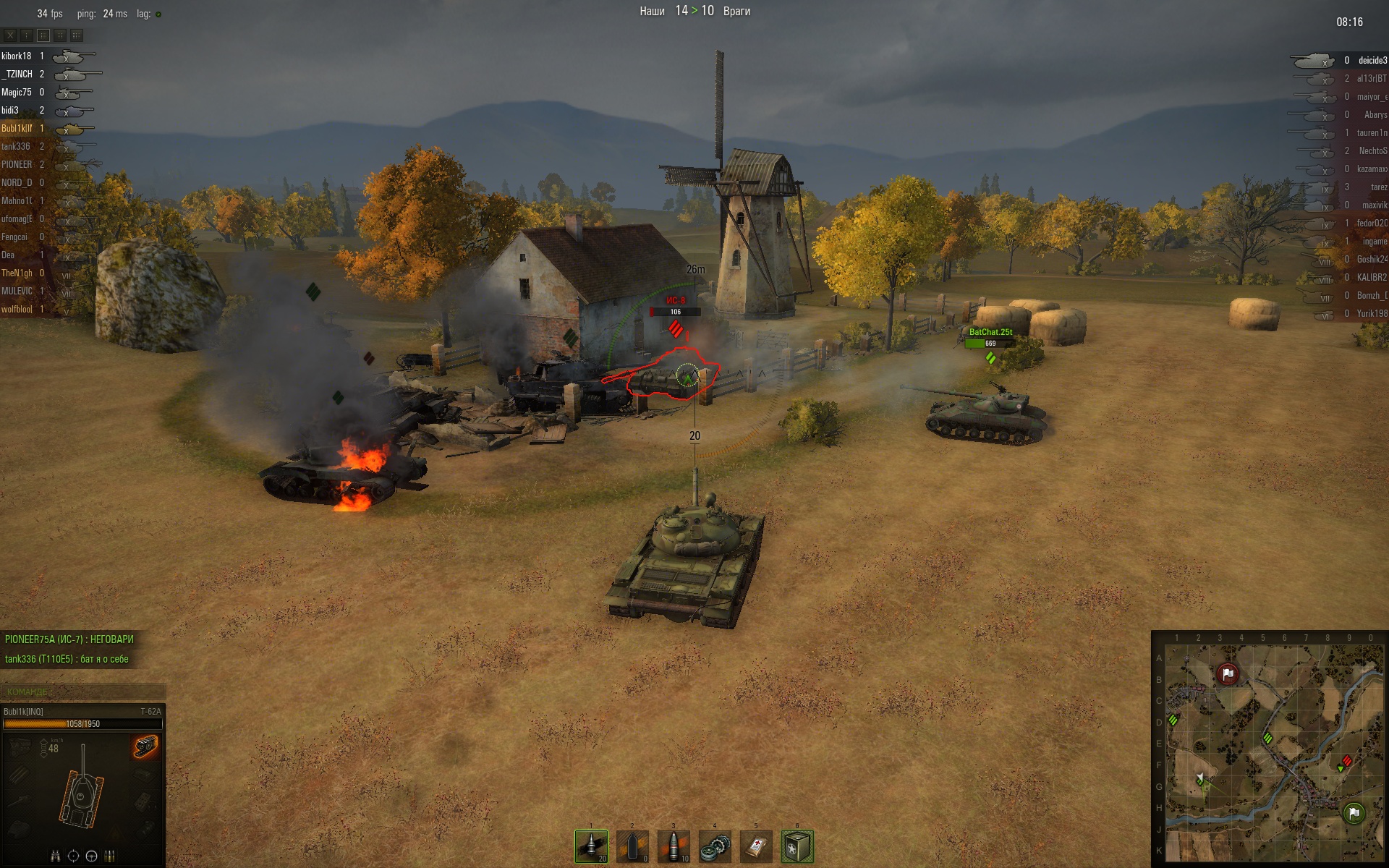Select the armor-piercing shell in slot 1
1389x868 pixels.
click(591, 846)
